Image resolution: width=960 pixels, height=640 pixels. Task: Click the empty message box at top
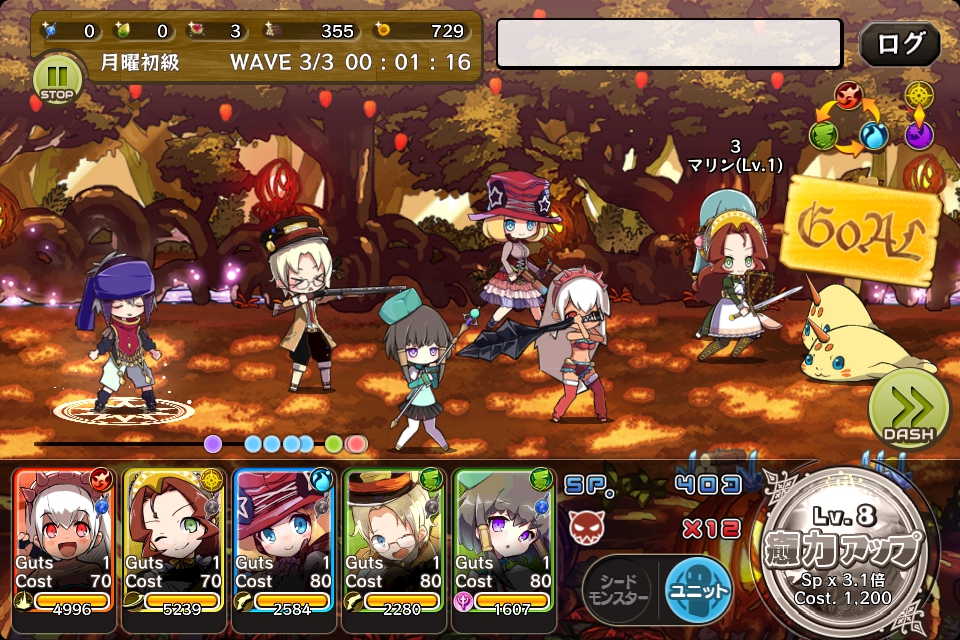[x=669, y=44]
